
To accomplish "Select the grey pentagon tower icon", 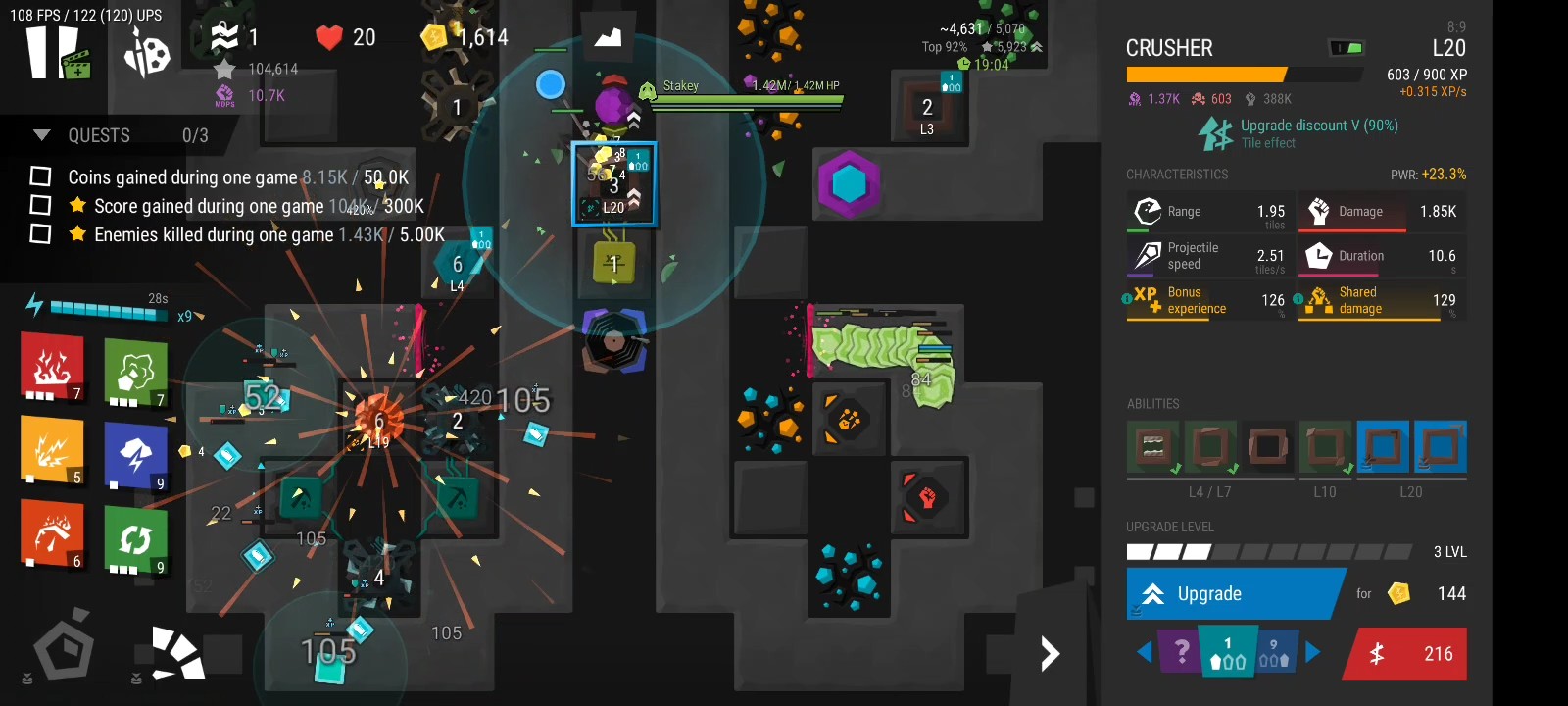I will tap(64, 647).
